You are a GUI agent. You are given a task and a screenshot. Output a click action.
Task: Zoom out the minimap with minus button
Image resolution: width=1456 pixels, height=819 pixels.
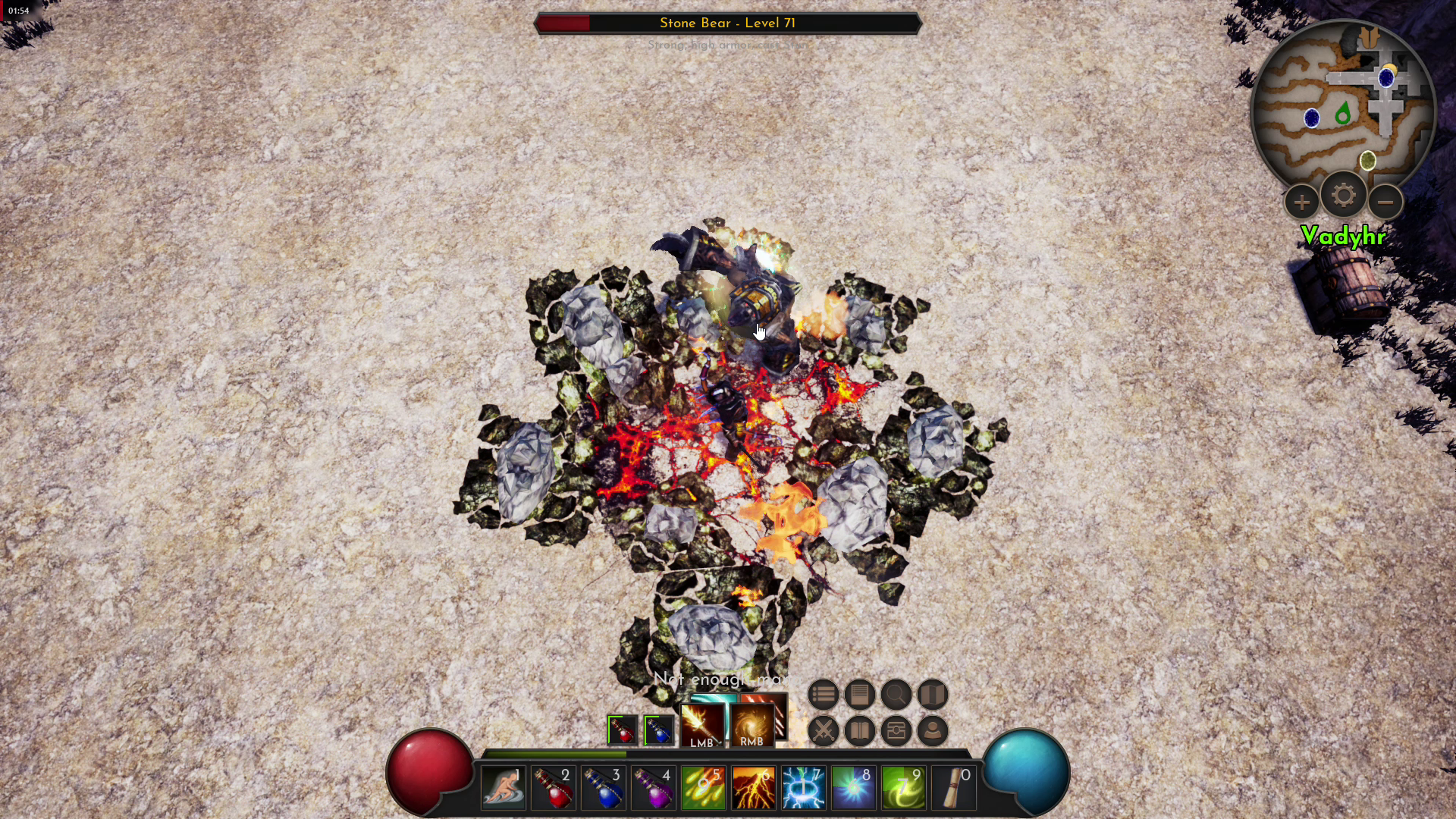pyautogui.click(x=1385, y=202)
